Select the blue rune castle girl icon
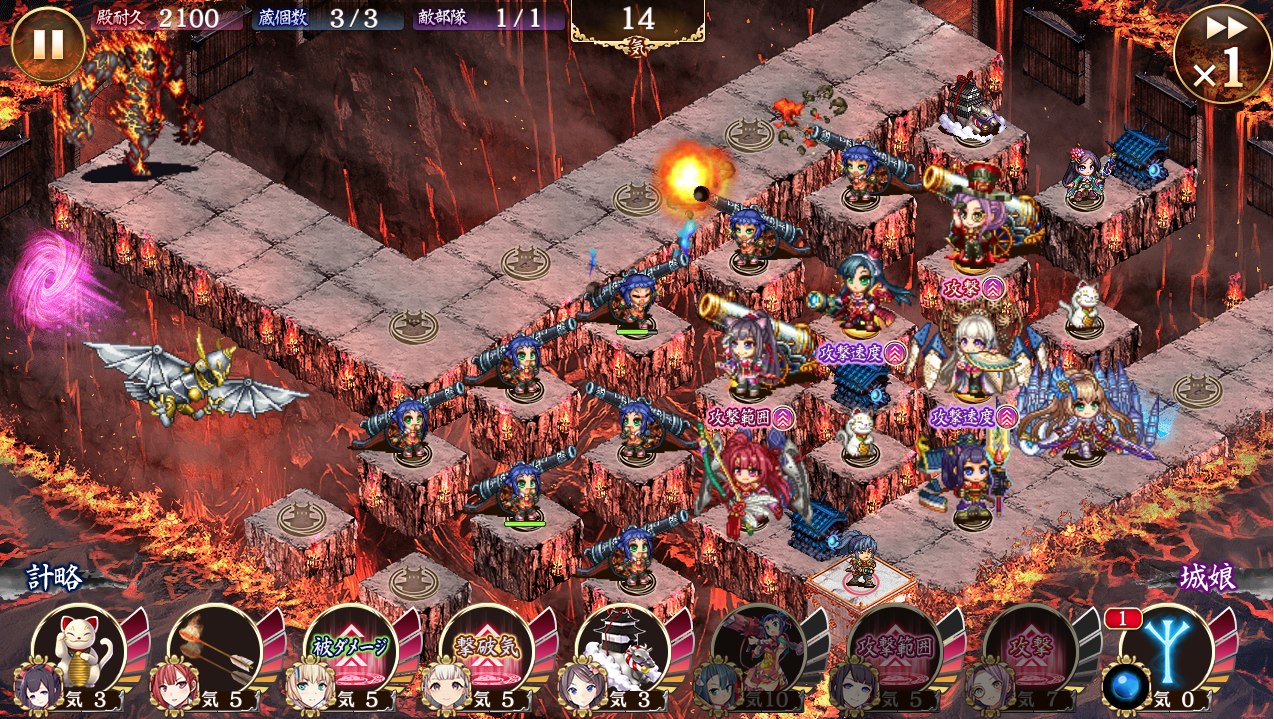Viewport: 1274px width, 719px height. (1167, 651)
